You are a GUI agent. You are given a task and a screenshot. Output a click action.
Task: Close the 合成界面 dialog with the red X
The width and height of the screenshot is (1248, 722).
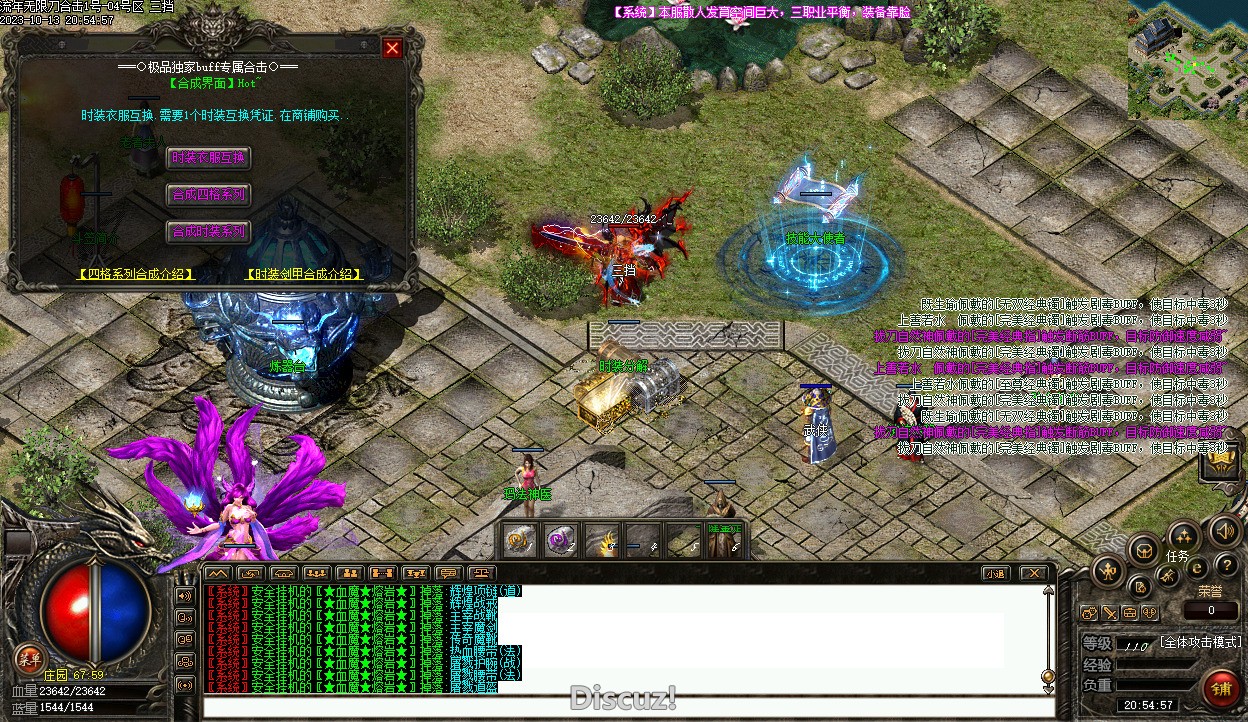tap(393, 48)
